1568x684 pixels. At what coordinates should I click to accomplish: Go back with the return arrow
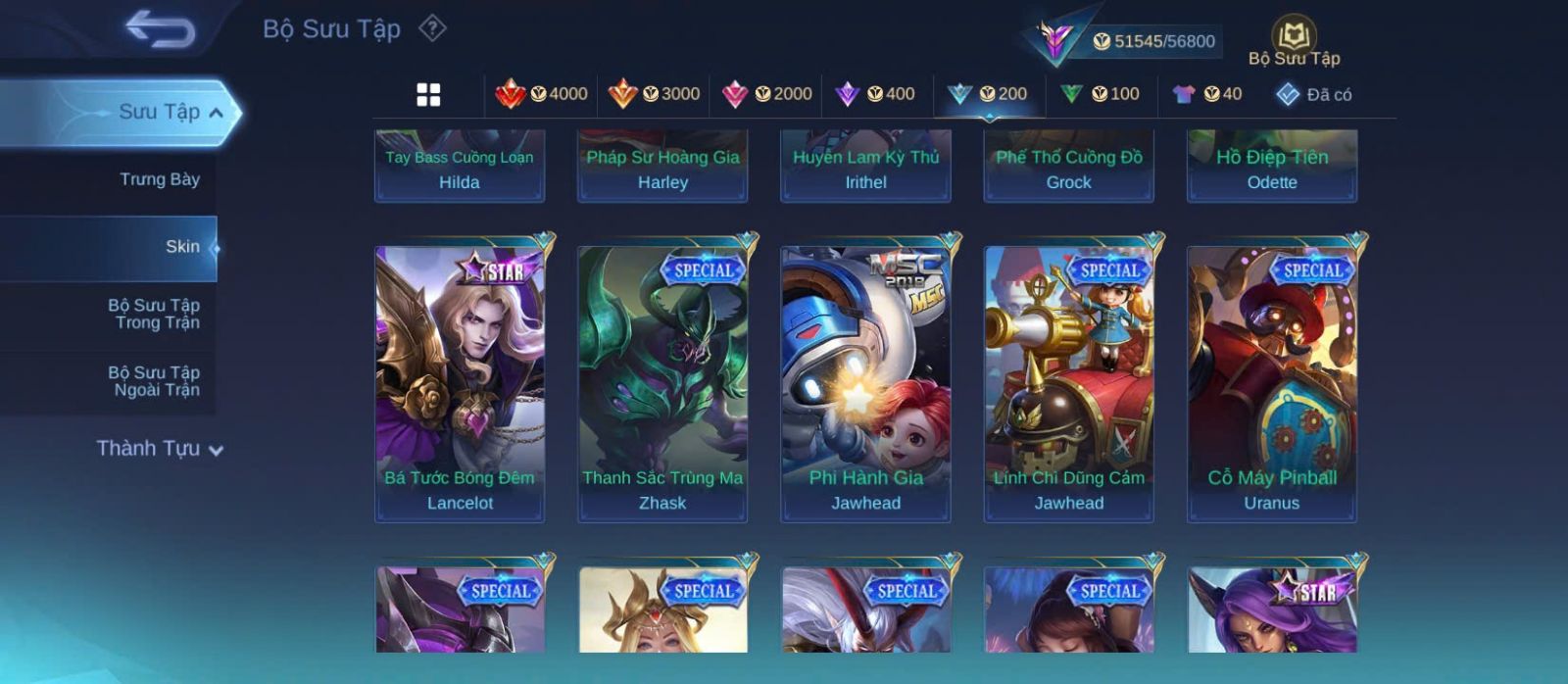[x=160, y=29]
